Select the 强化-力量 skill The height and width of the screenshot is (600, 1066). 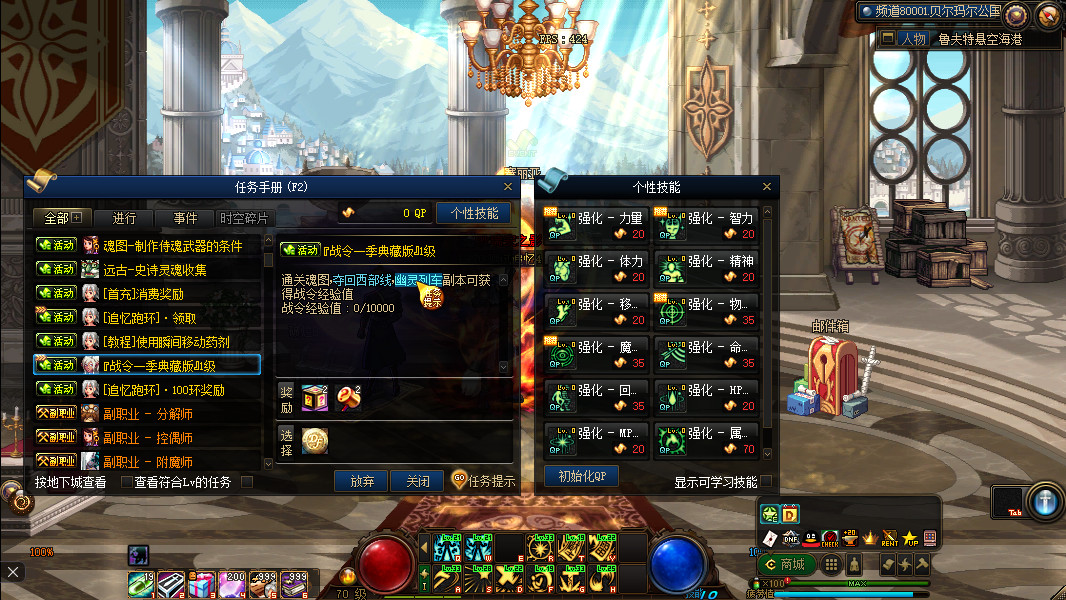click(597, 226)
